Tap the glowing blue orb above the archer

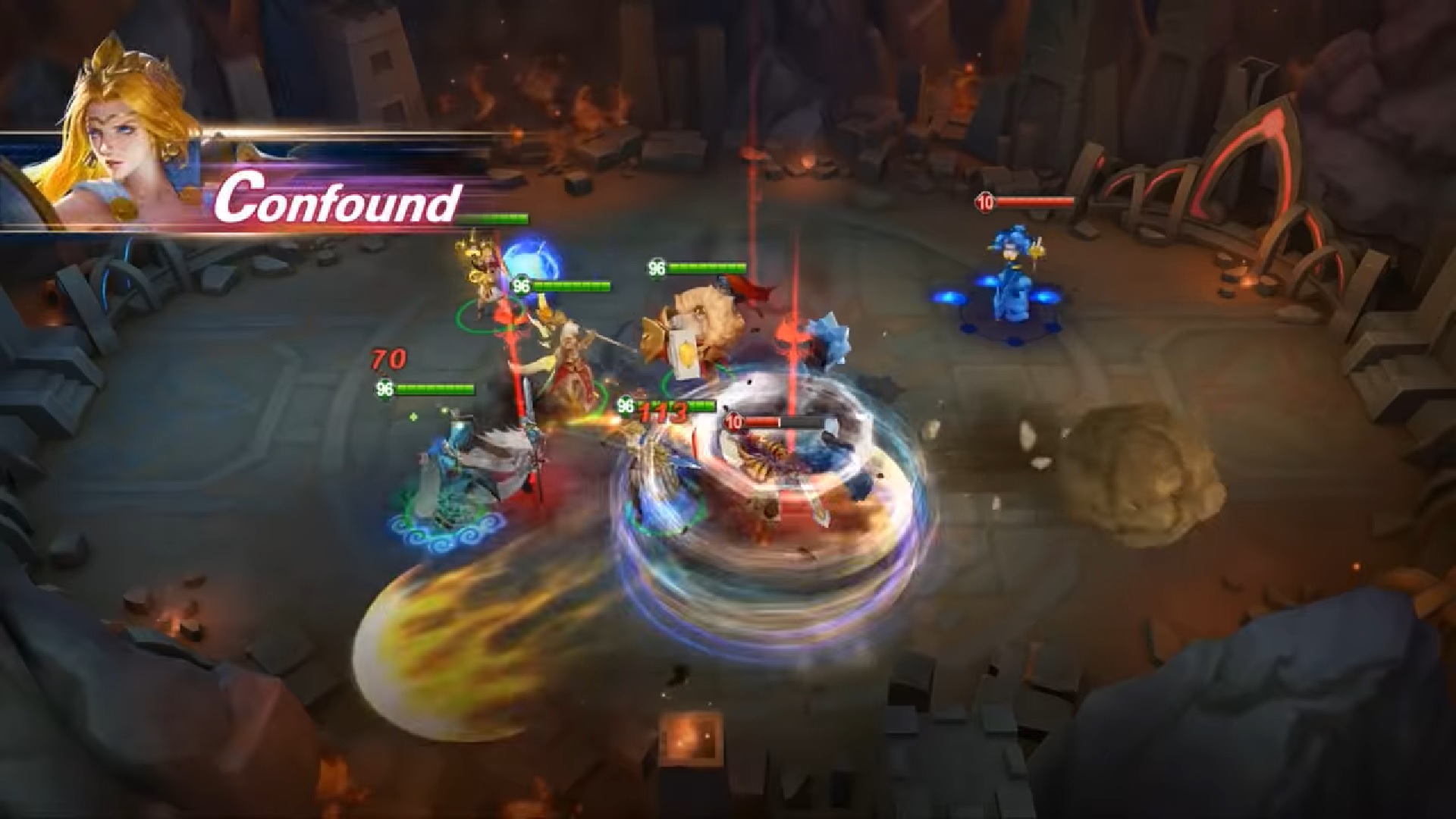click(x=535, y=262)
